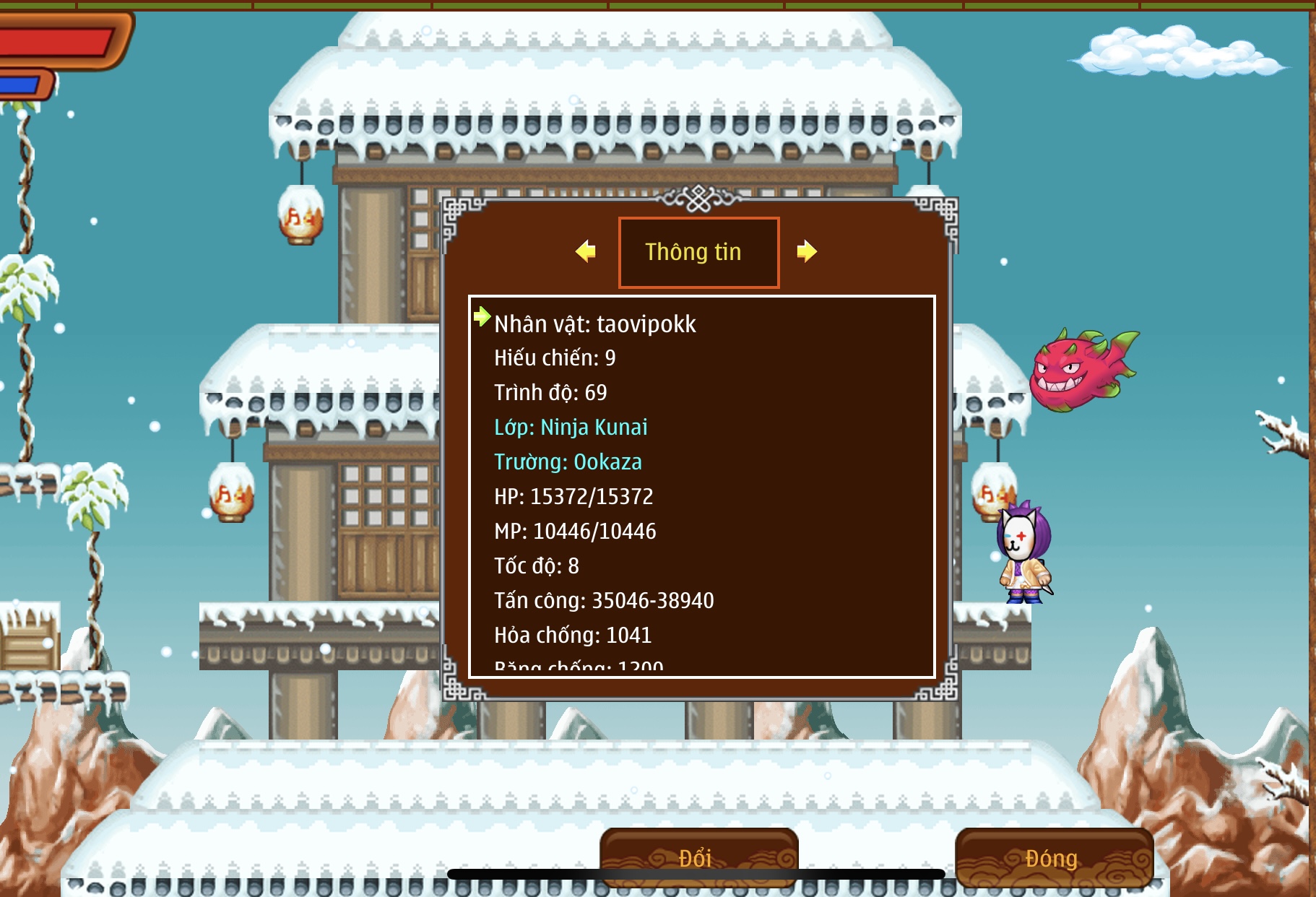The image size is (1316, 897).
Task: Click the left yellow arrow beside Thông tin
Action: pyautogui.click(x=586, y=251)
